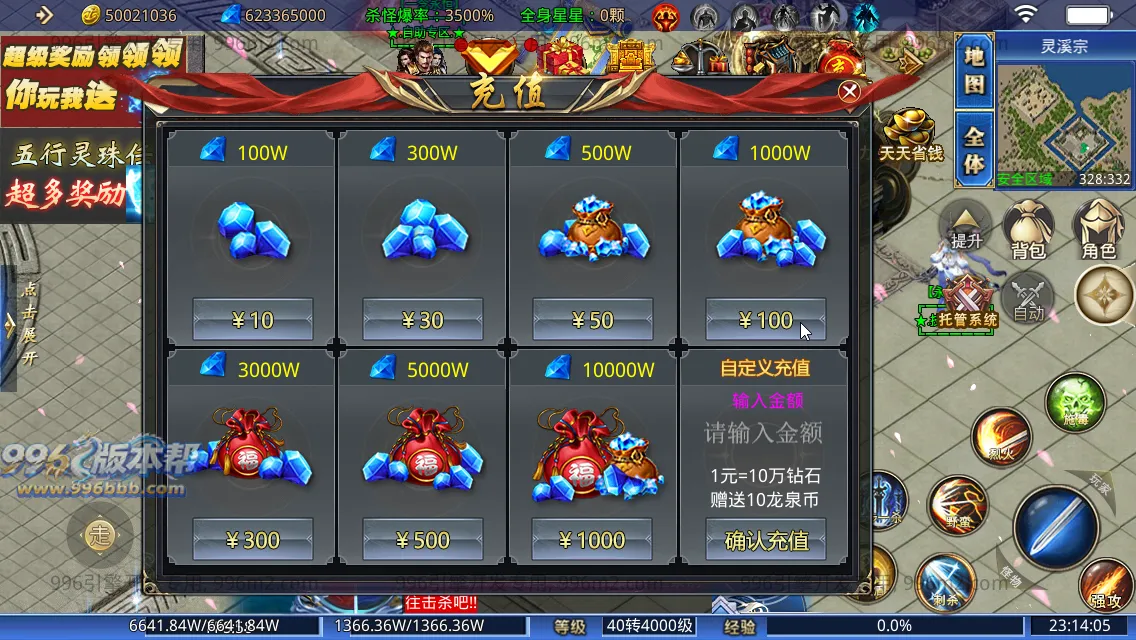Close the 充值 recharge window
Viewport: 1136px width, 640px height.
coord(849,92)
